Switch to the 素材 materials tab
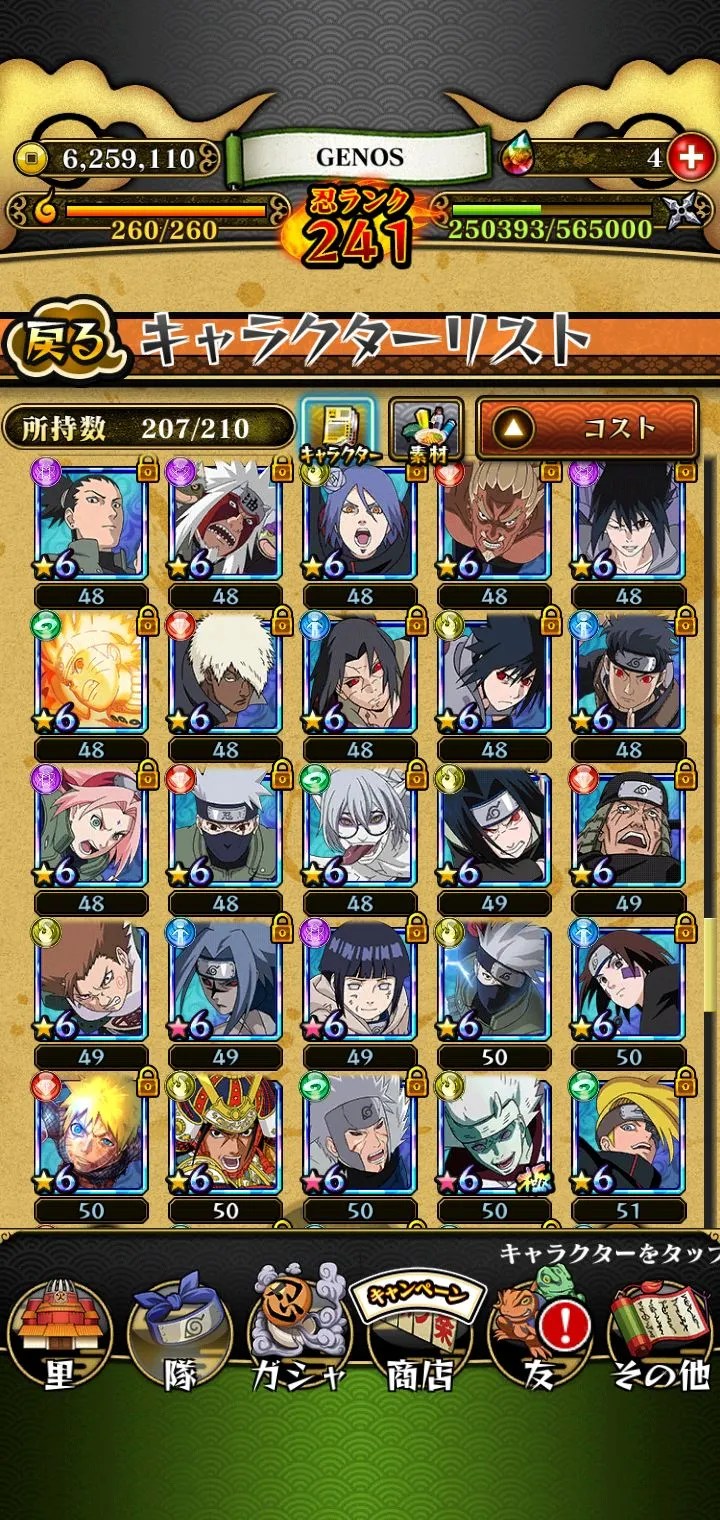 [x=425, y=429]
